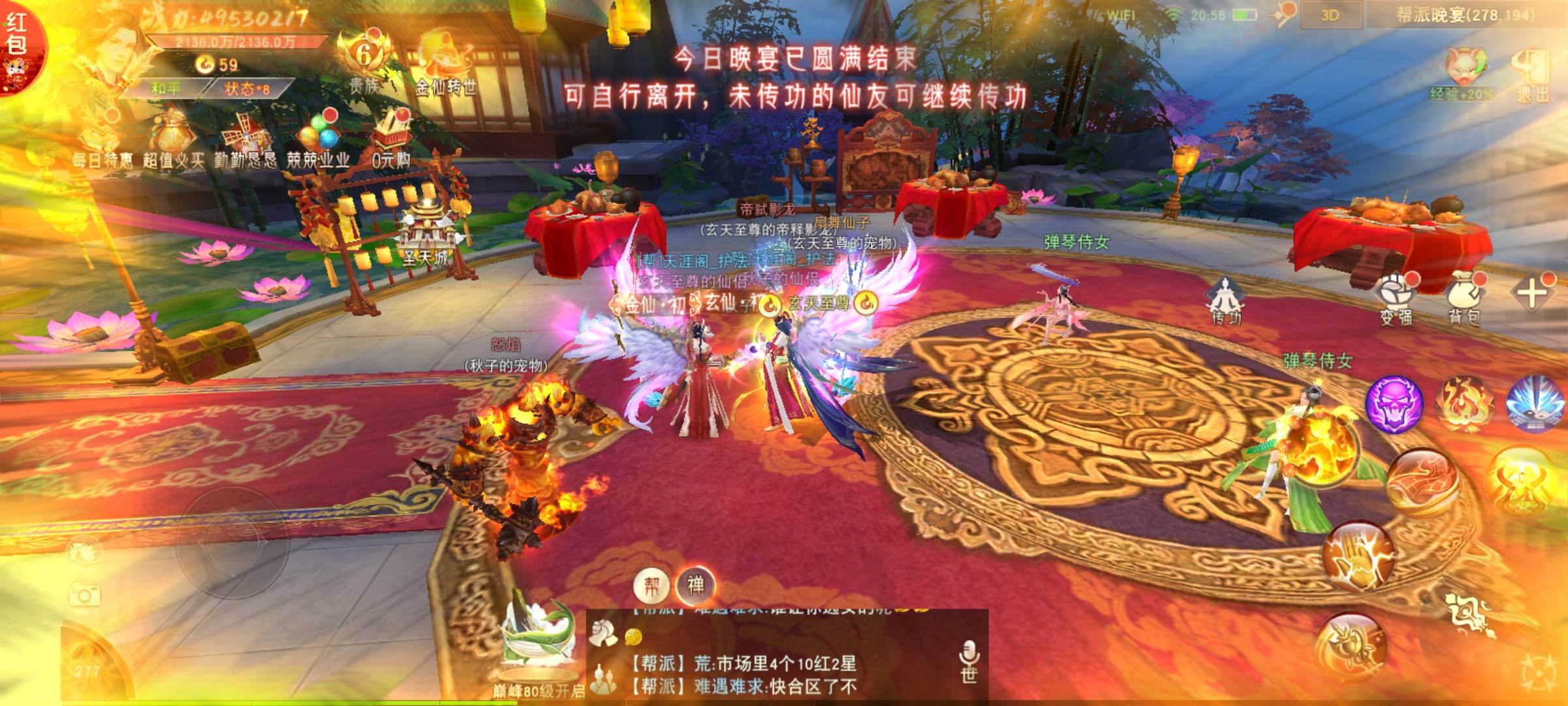Open the camera screenshot button

click(x=84, y=596)
